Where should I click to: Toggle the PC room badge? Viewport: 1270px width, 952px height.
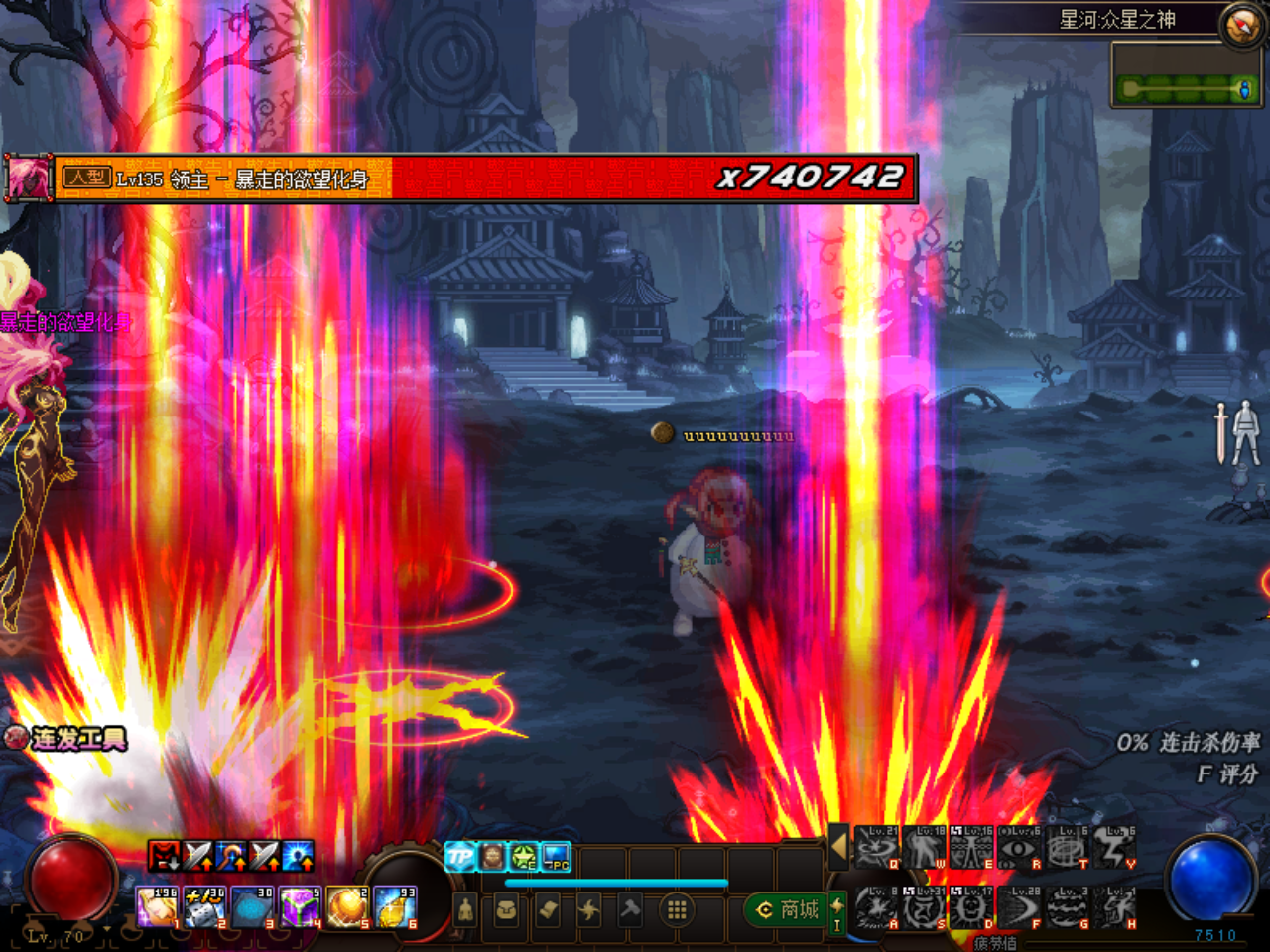click(556, 857)
